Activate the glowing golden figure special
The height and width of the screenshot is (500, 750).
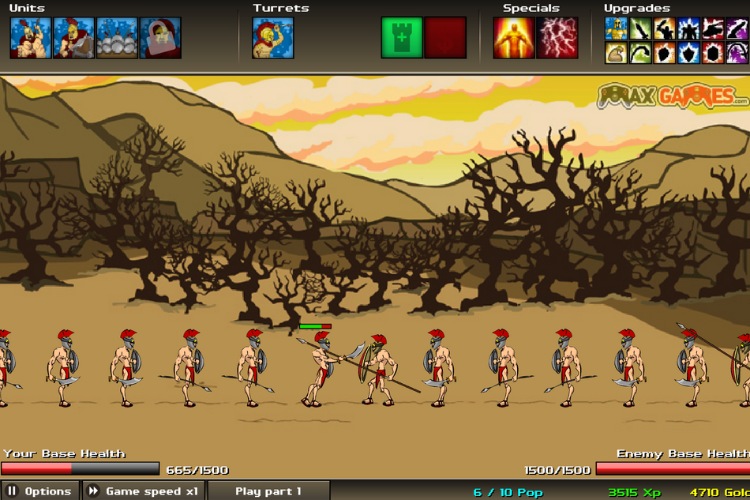(513, 38)
